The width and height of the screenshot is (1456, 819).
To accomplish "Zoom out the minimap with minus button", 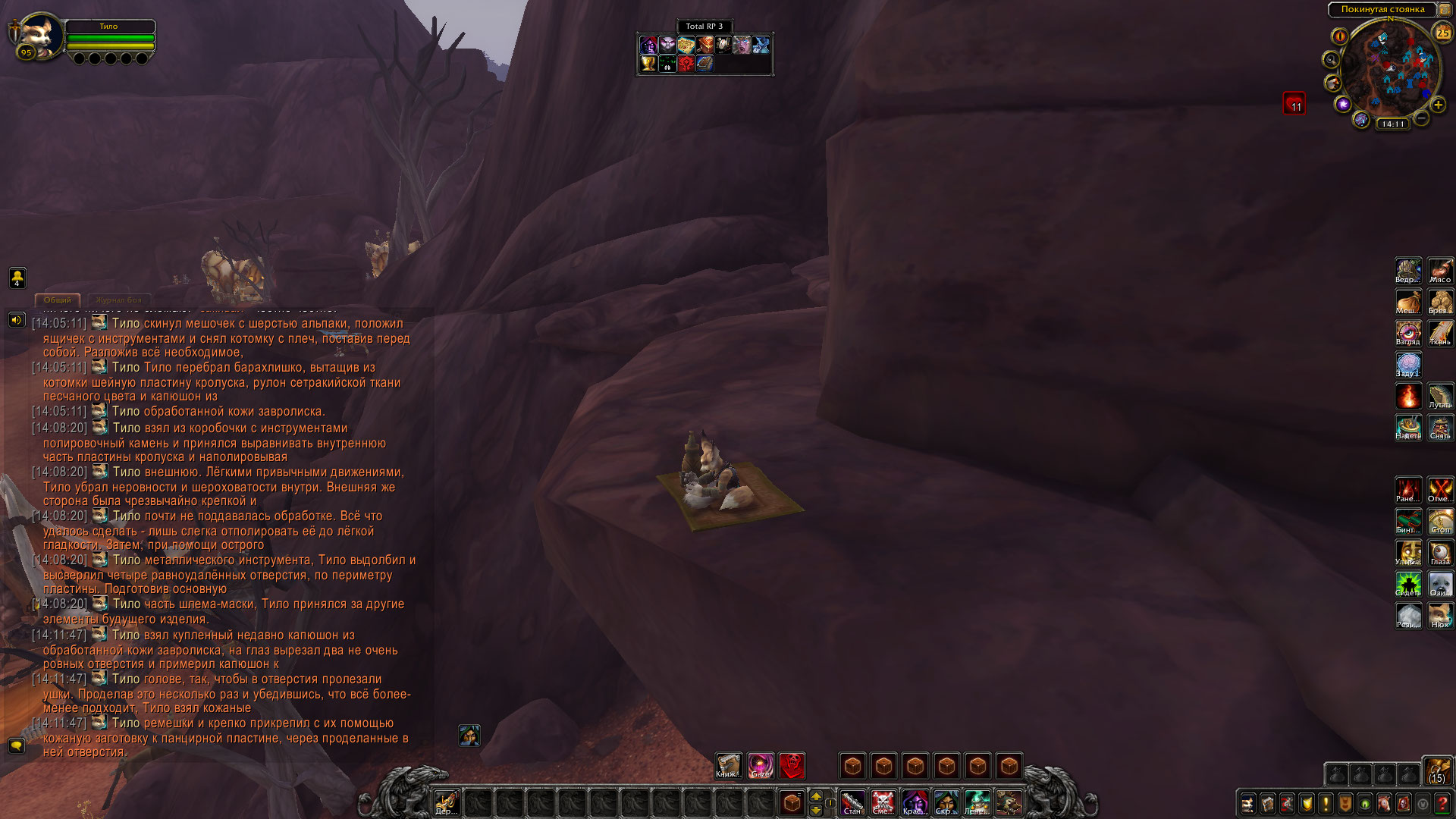I will [1422, 118].
